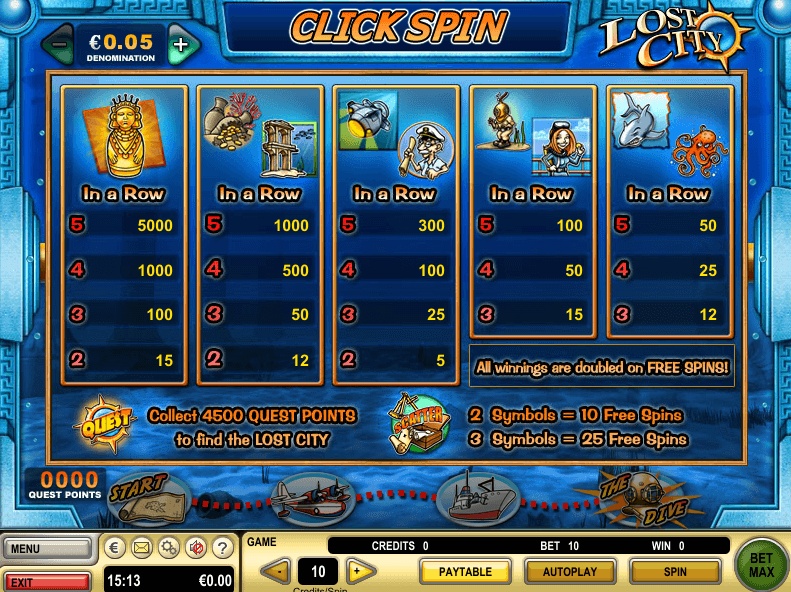The height and width of the screenshot is (592, 791).
Task: Open the euro currency icon
Action: [115, 547]
